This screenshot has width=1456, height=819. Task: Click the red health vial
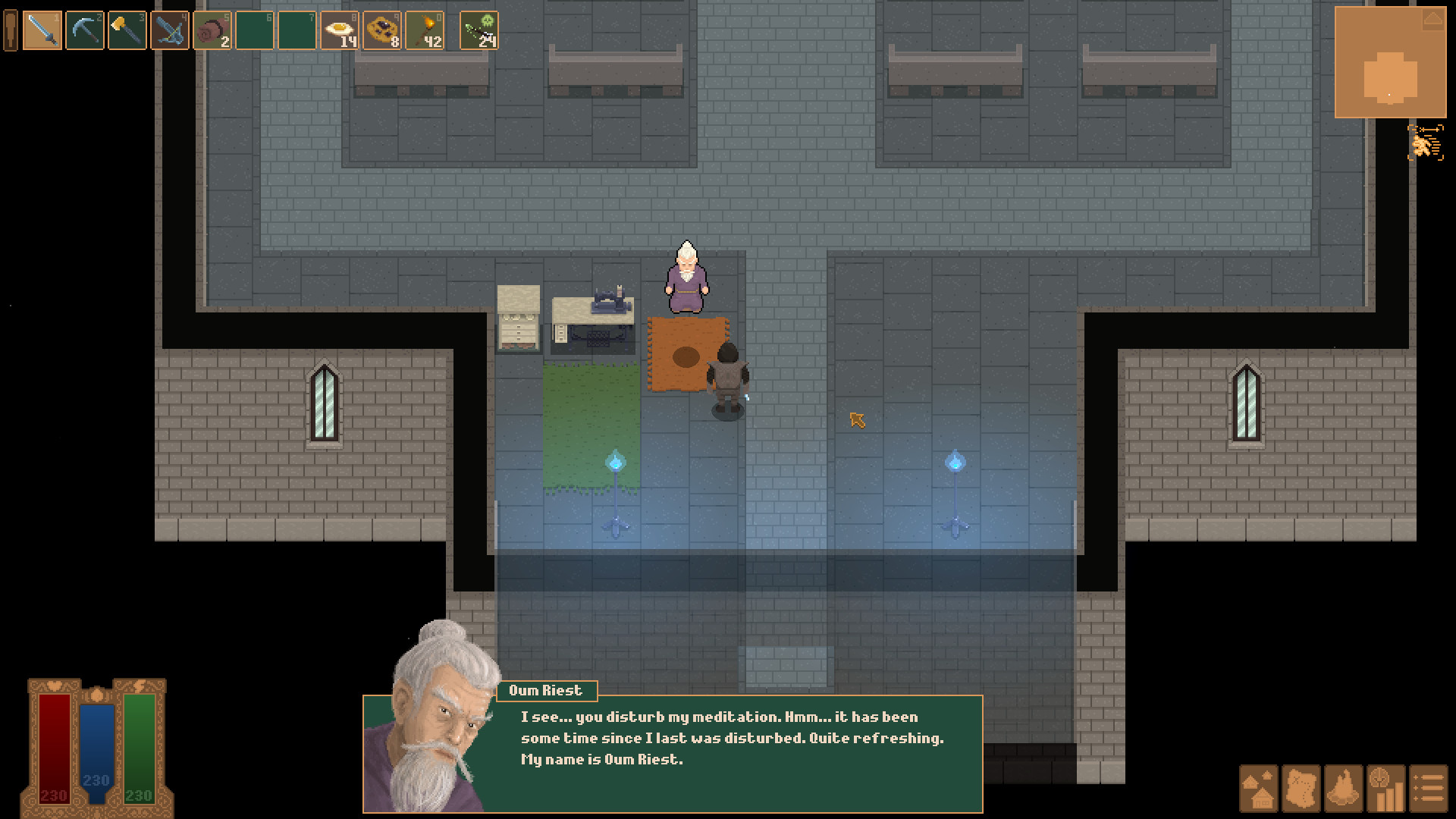pyautogui.click(x=53, y=747)
